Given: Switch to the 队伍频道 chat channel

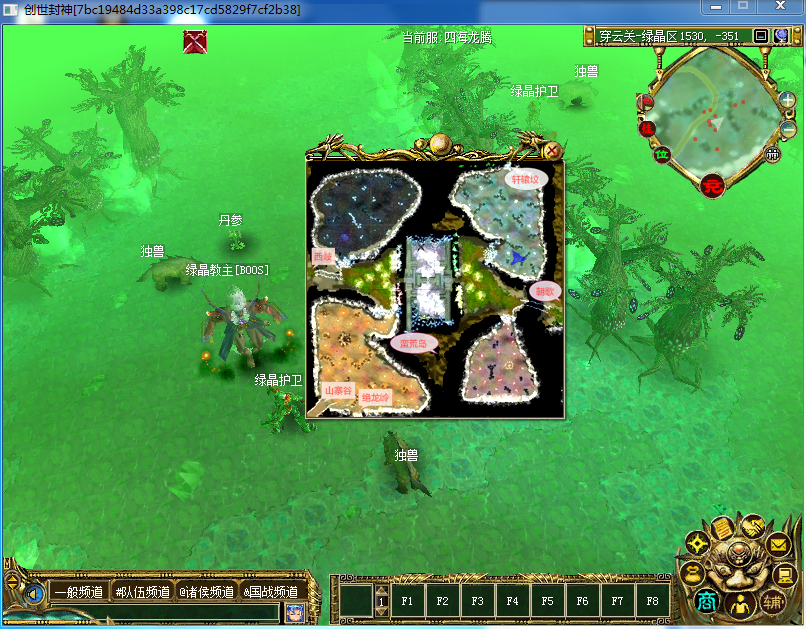Looking at the screenshot, I should tap(142, 592).
